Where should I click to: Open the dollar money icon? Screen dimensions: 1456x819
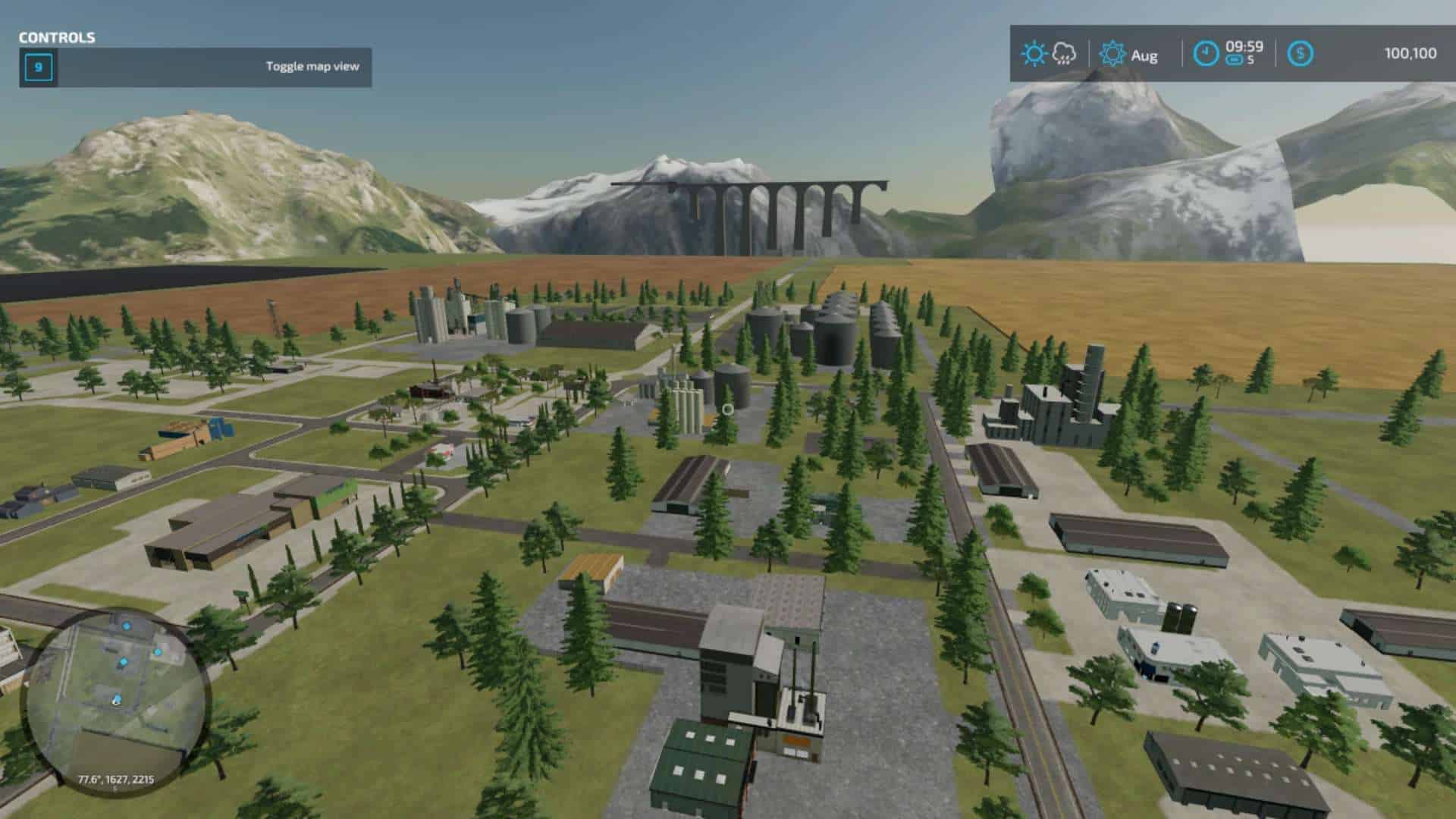pos(1301,54)
